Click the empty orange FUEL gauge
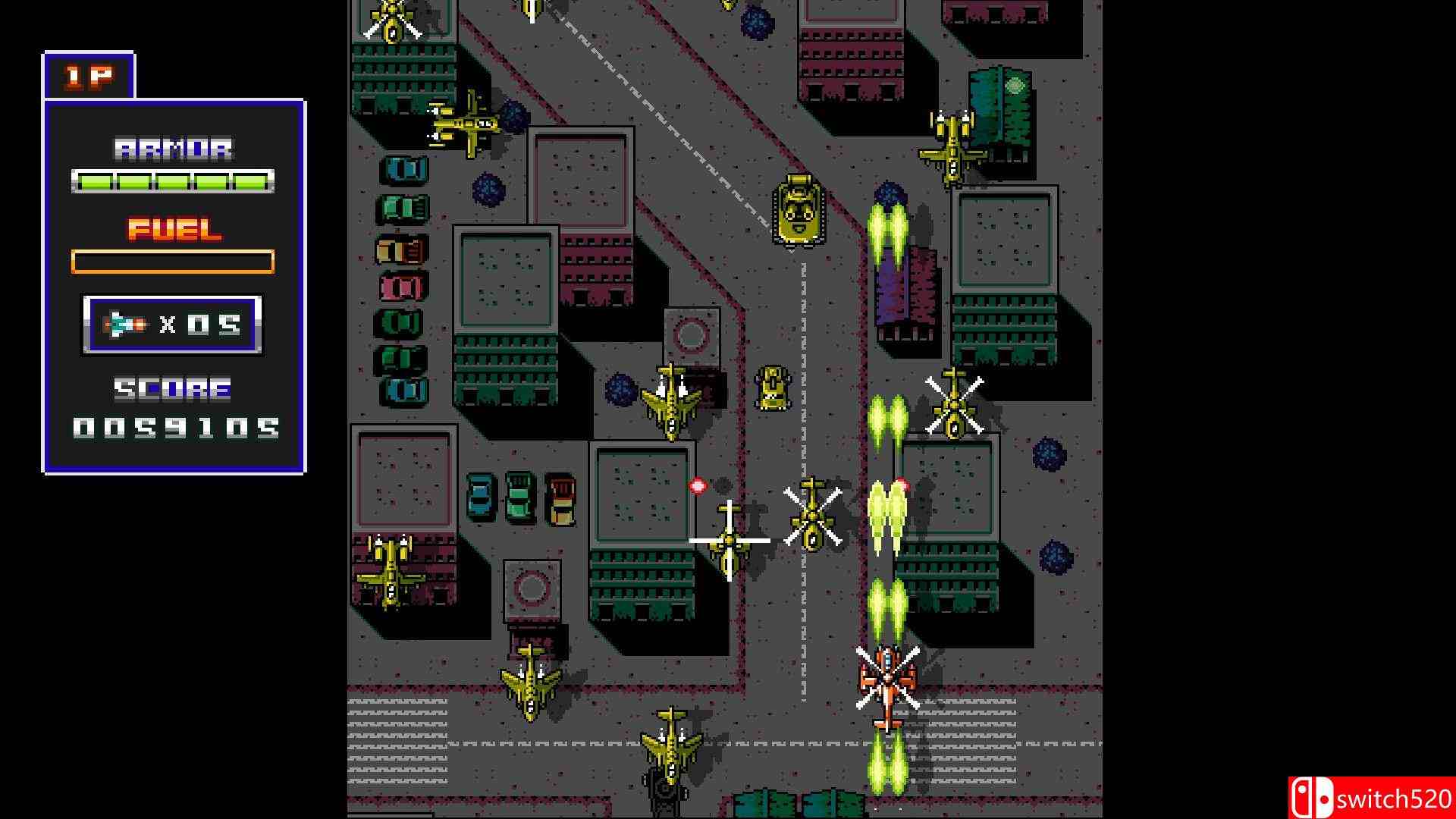The height and width of the screenshot is (819, 1456). [x=173, y=262]
